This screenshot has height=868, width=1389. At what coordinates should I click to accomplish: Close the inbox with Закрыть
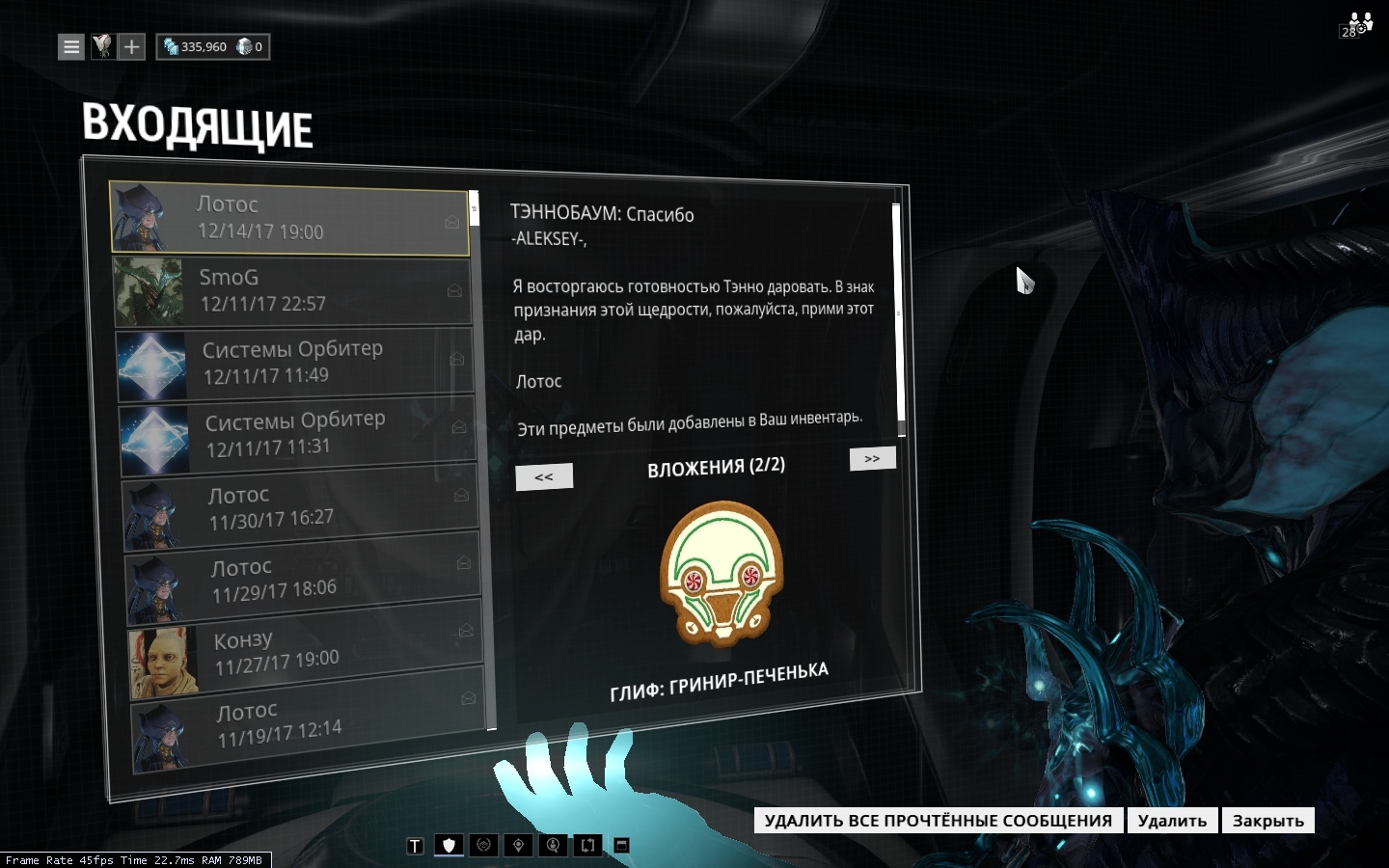point(1267,821)
